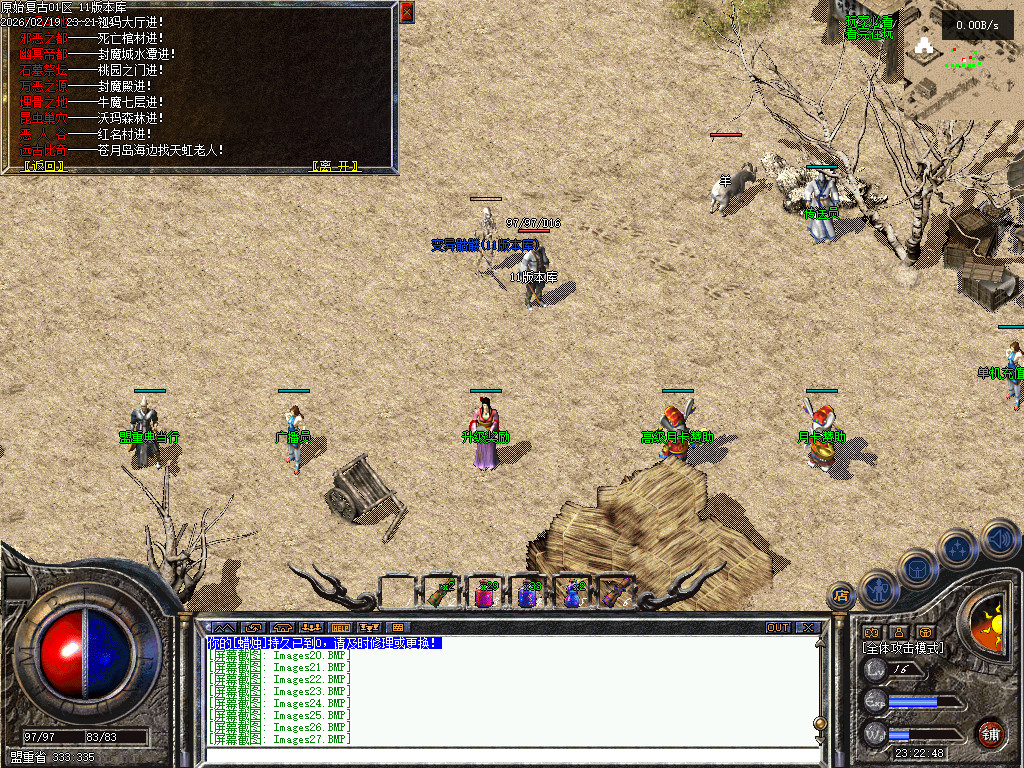Select the 远古比奇 entry
Image resolution: width=1024 pixels, height=768 pixels.
pos(45,150)
